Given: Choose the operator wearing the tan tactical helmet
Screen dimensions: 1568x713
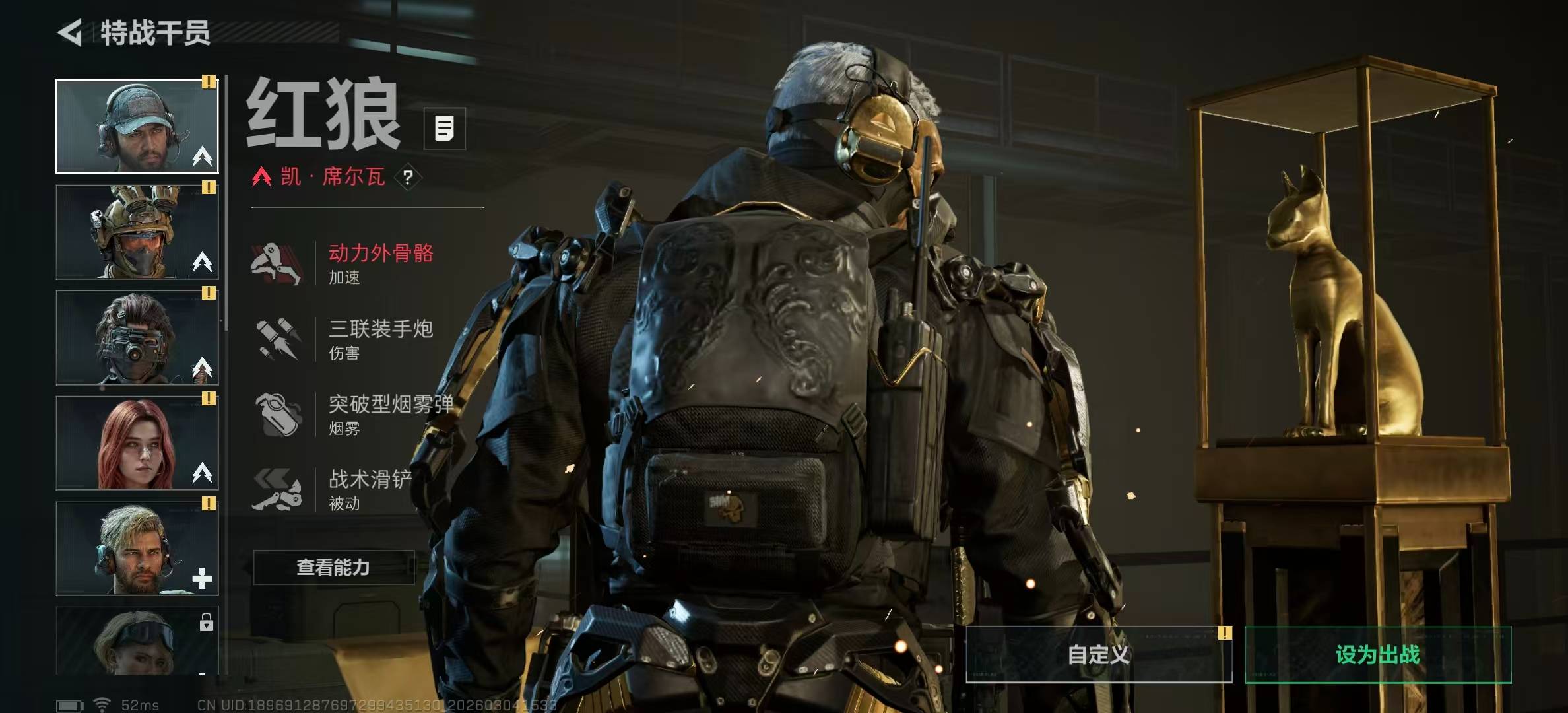Looking at the screenshot, I should [x=137, y=232].
